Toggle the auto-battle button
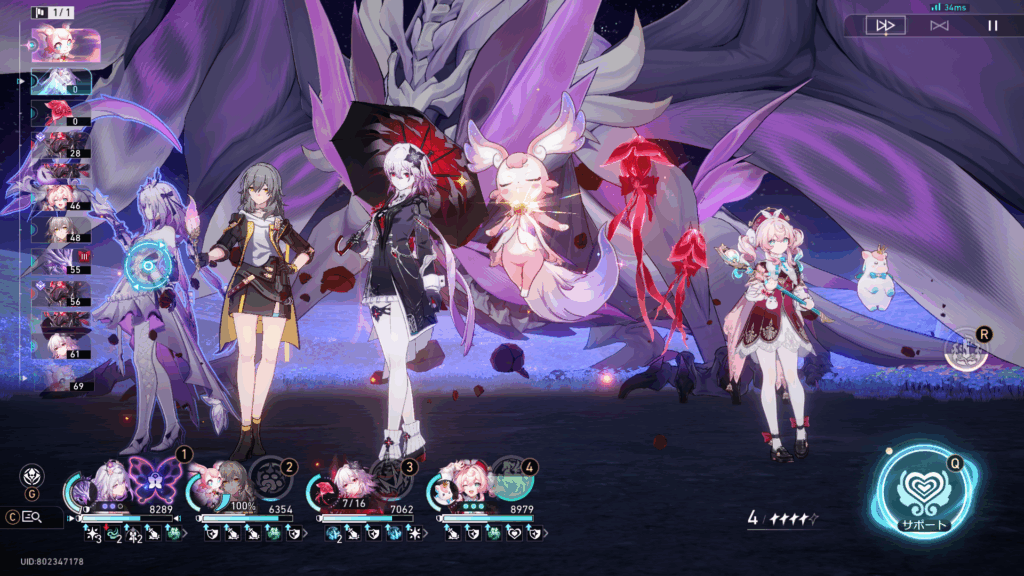The width and height of the screenshot is (1024, 576). 939,26
